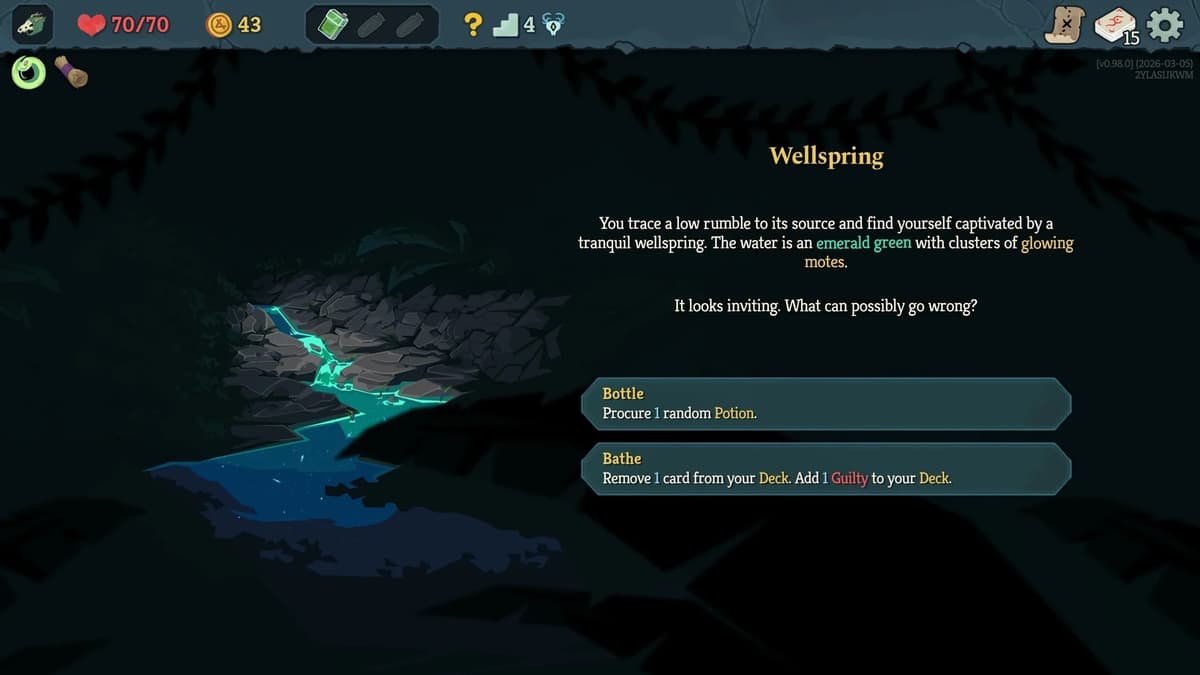Choose the Bathe option to remove a card
This screenshot has height=675, width=1200.
826,468
